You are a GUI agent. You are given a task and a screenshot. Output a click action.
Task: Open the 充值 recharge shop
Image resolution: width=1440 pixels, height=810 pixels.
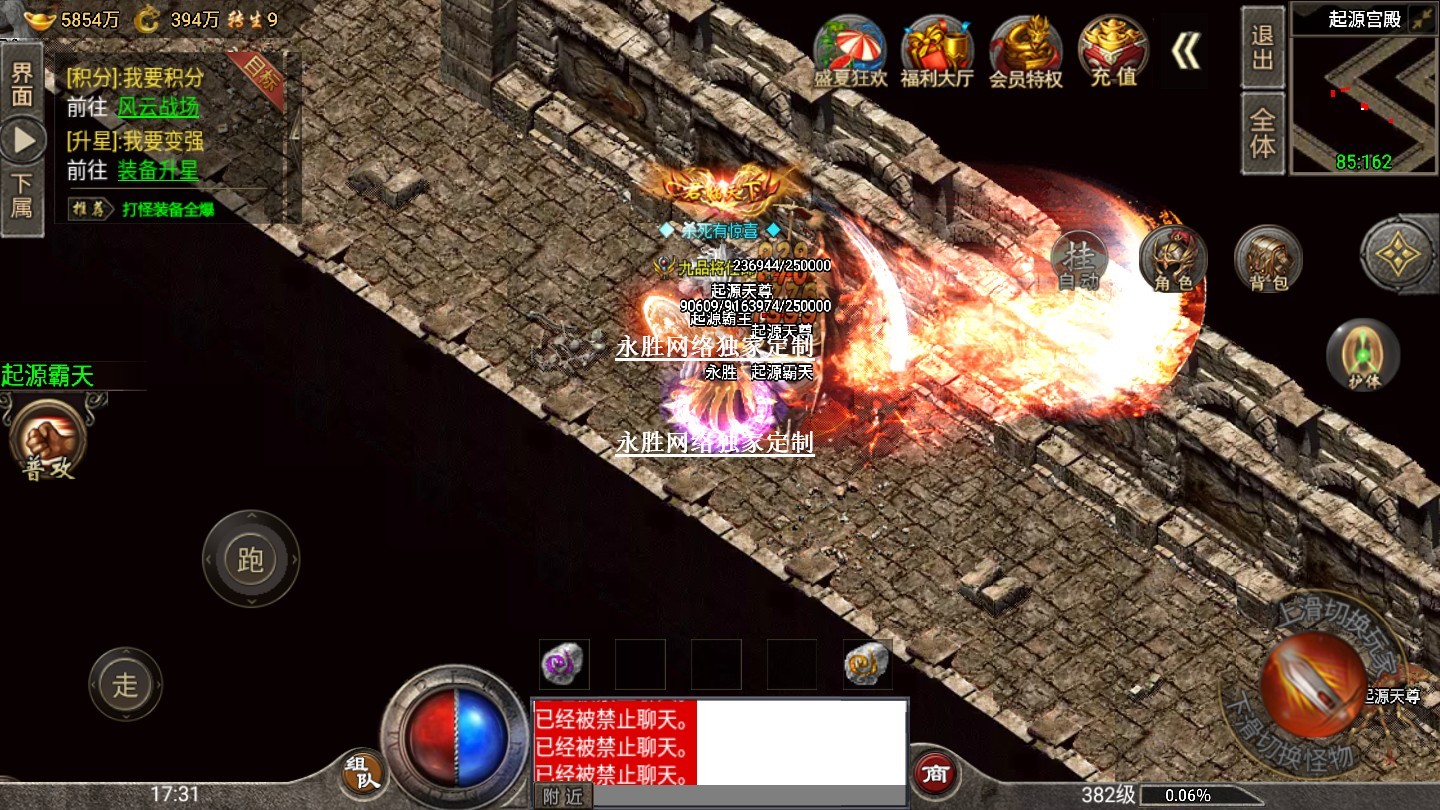[1112, 52]
